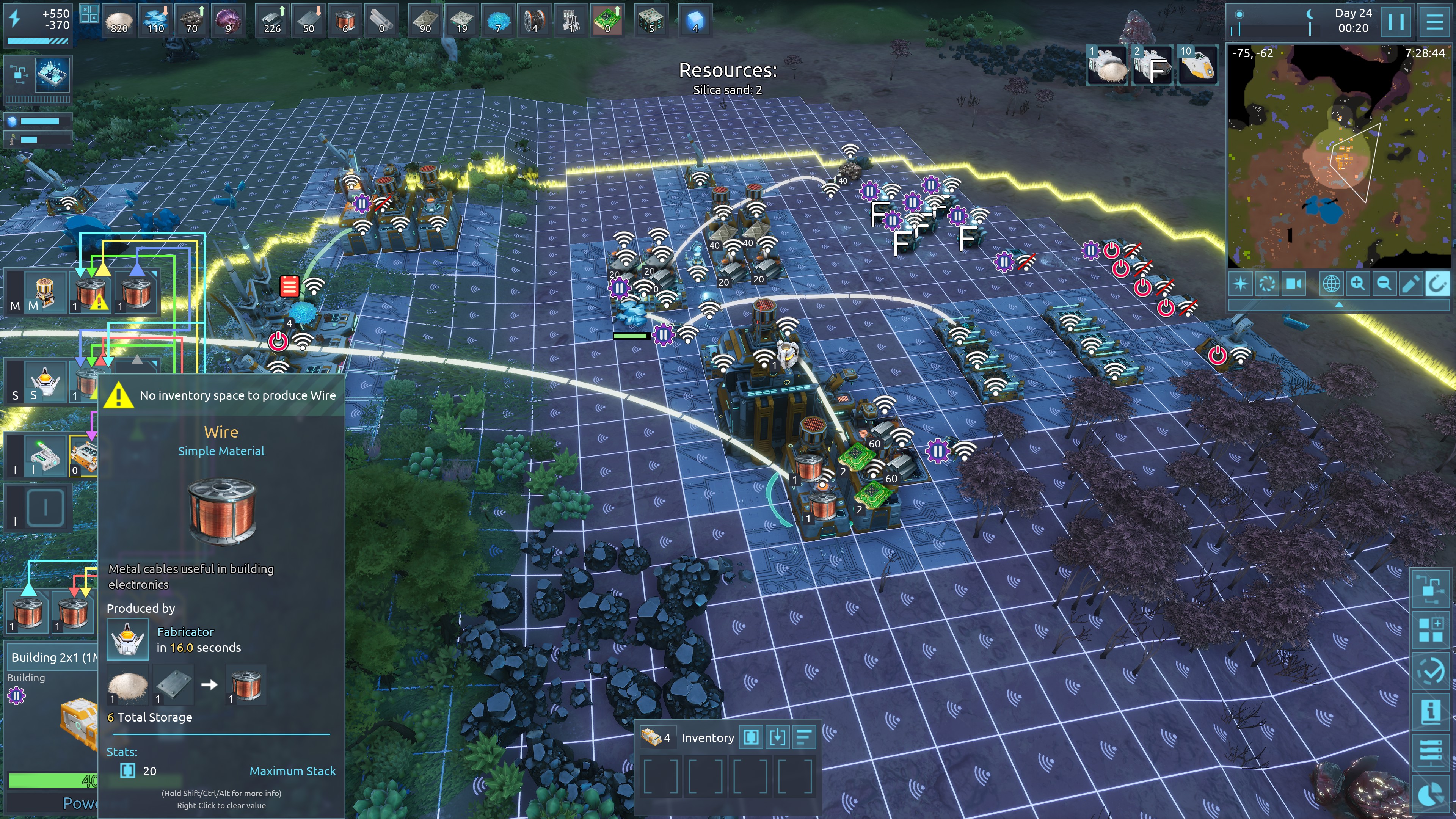Click the Fabricator producer icon
The image size is (1456, 819).
tap(128, 640)
